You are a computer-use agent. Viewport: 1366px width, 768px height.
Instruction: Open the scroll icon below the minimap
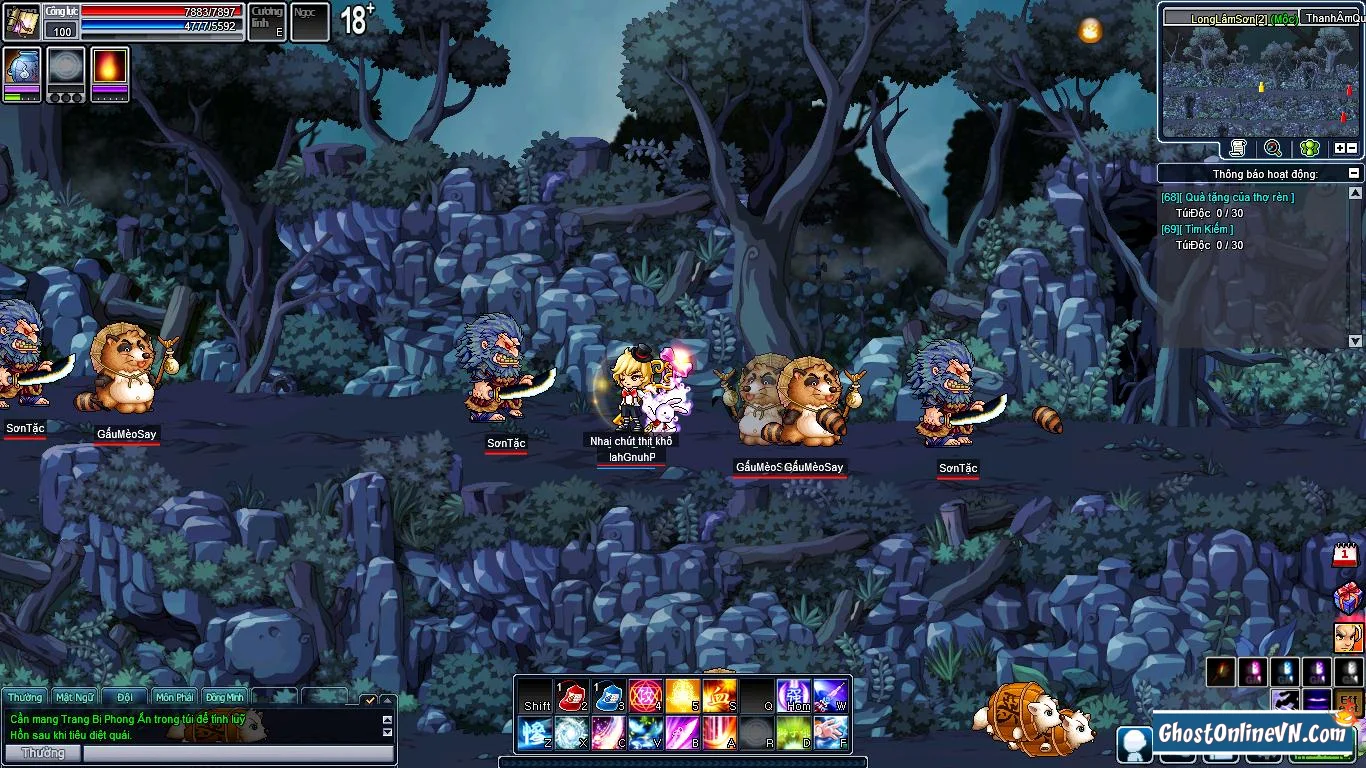pos(1238,148)
